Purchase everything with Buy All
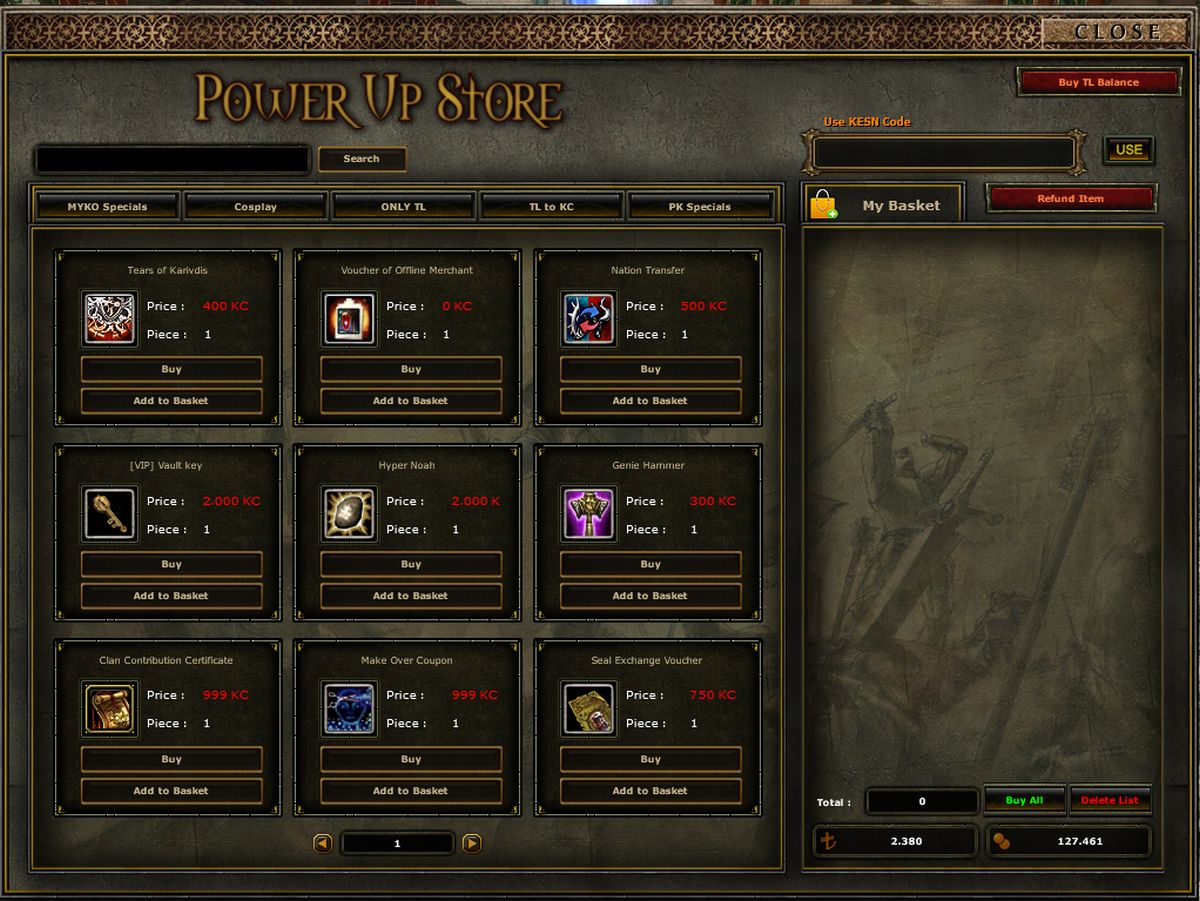Screen dimensions: 1200x901 [1024, 800]
